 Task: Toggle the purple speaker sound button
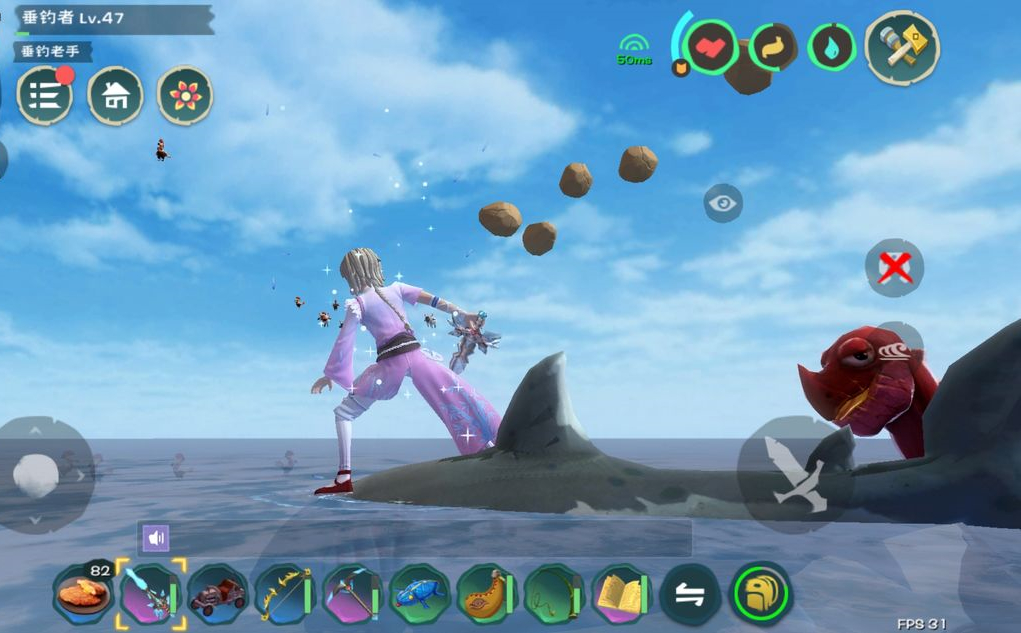(155, 539)
